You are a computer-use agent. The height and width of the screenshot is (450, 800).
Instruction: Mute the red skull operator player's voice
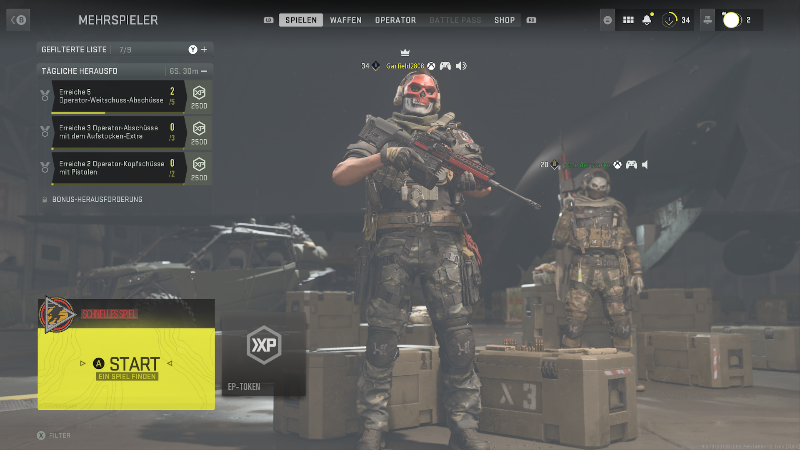click(461, 66)
